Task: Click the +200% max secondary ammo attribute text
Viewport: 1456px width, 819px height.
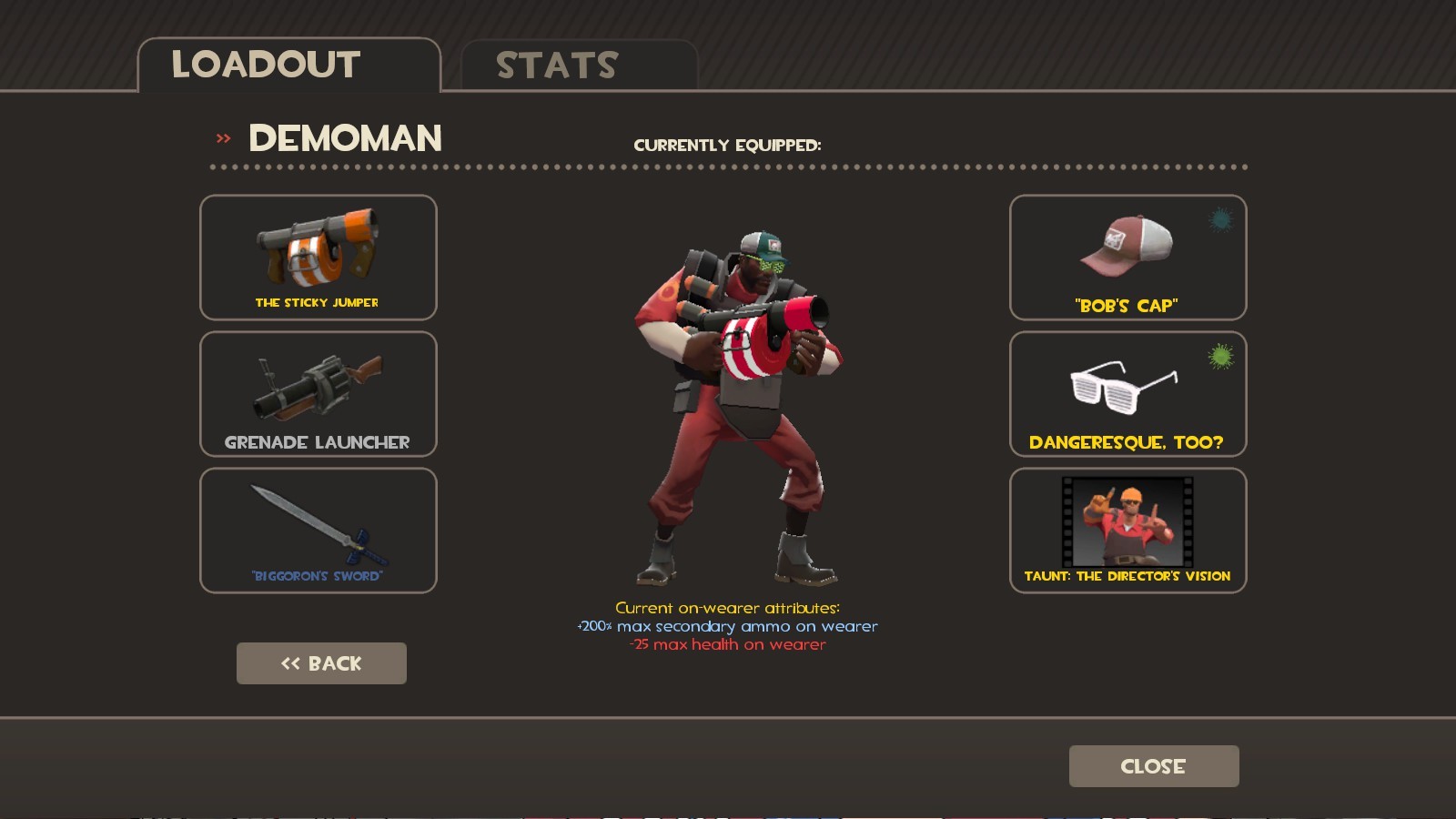Action: pyautogui.click(x=727, y=626)
